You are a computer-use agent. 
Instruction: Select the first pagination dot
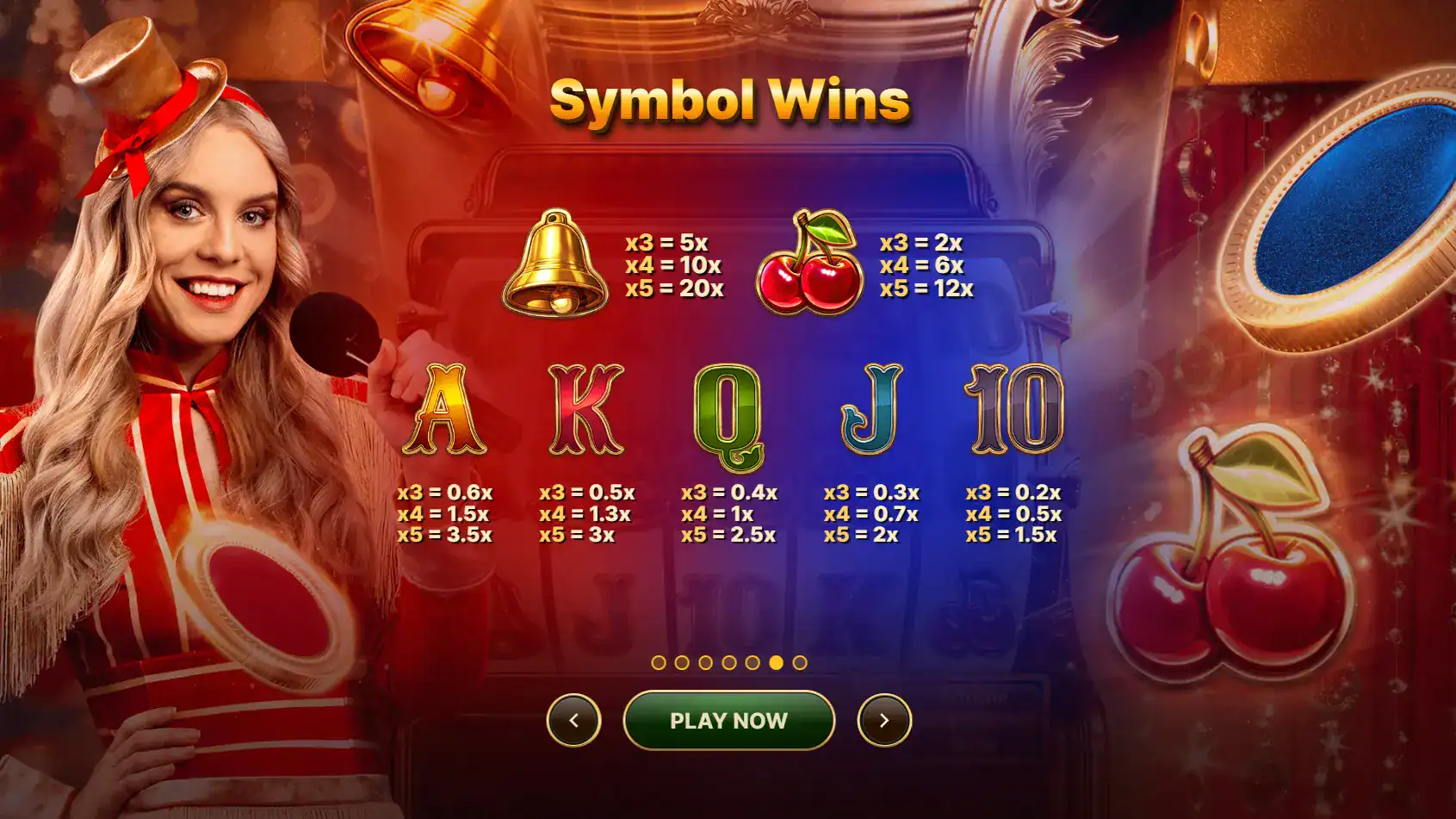click(660, 661)
